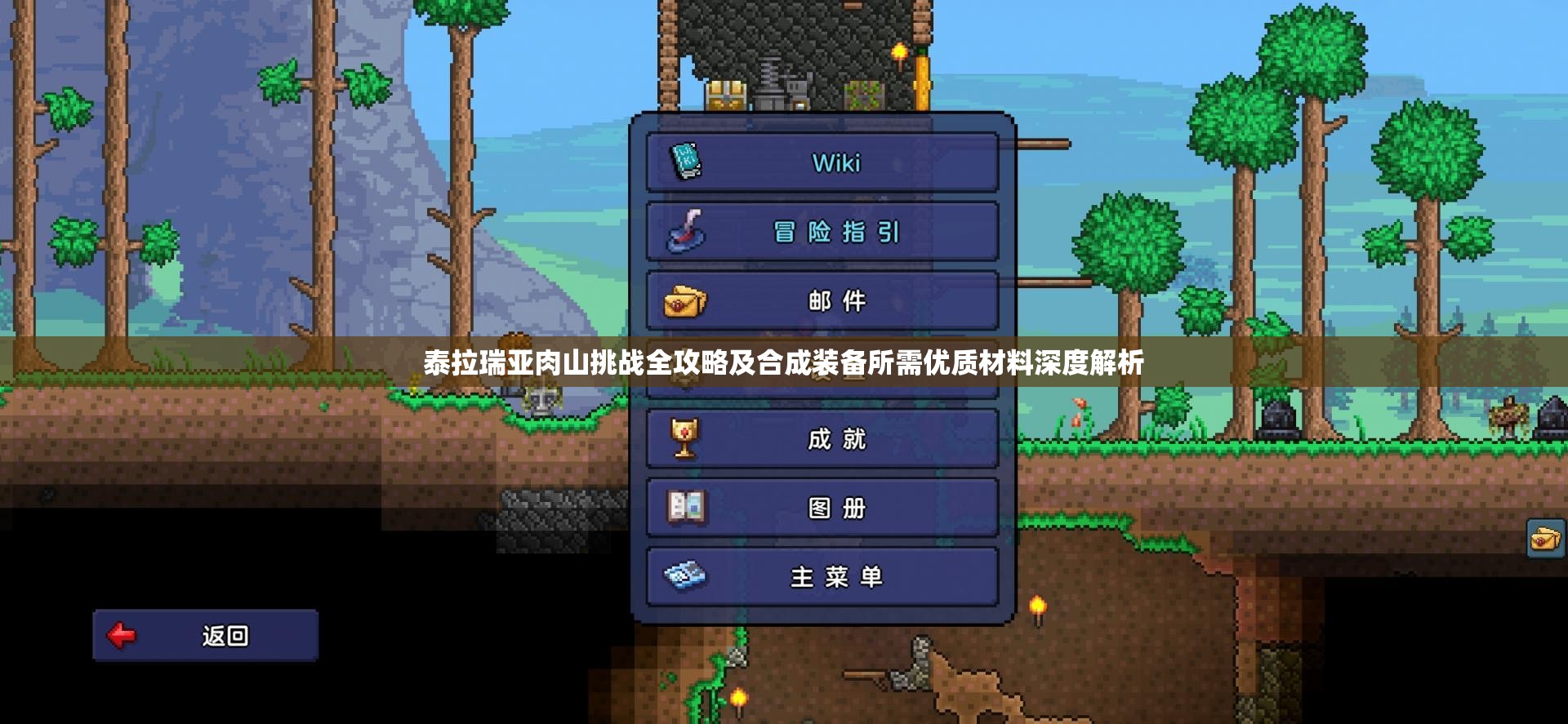1568x724 pixels.
Task: Click the envelope icon next to 邮件
Action: [686, 300]
